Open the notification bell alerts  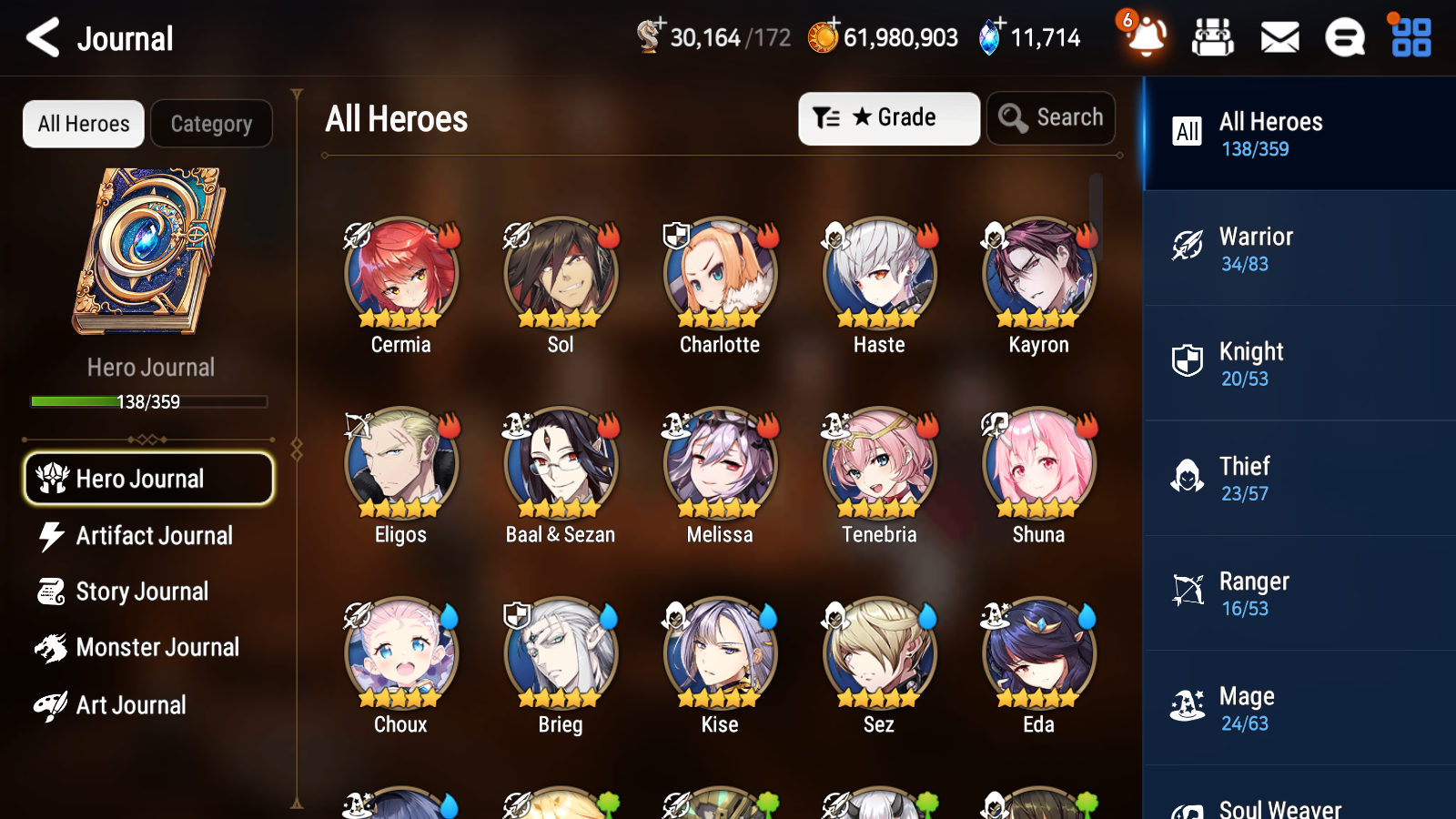point(1146,38)
